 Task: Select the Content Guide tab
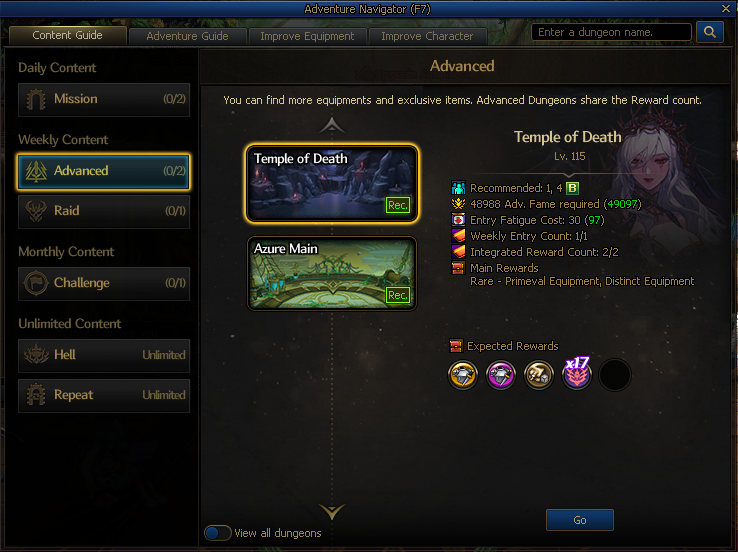pyautogui.click(x=68, y=36)
